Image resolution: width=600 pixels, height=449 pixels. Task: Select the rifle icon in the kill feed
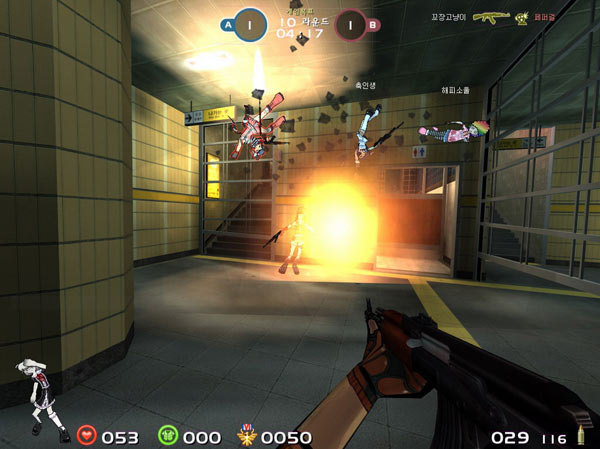pos(491,17)
